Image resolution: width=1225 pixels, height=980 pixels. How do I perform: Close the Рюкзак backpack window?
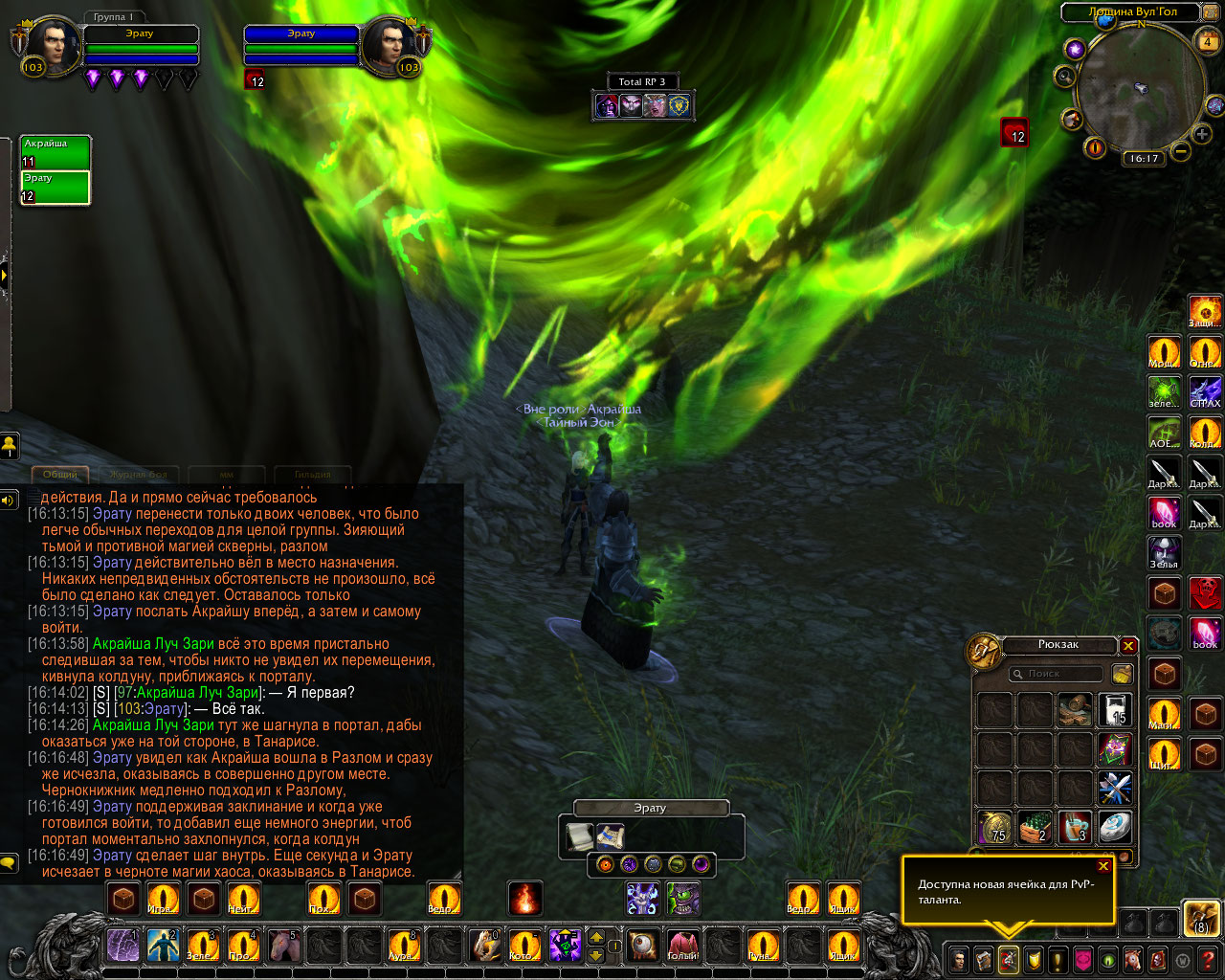coord(1128,646)
